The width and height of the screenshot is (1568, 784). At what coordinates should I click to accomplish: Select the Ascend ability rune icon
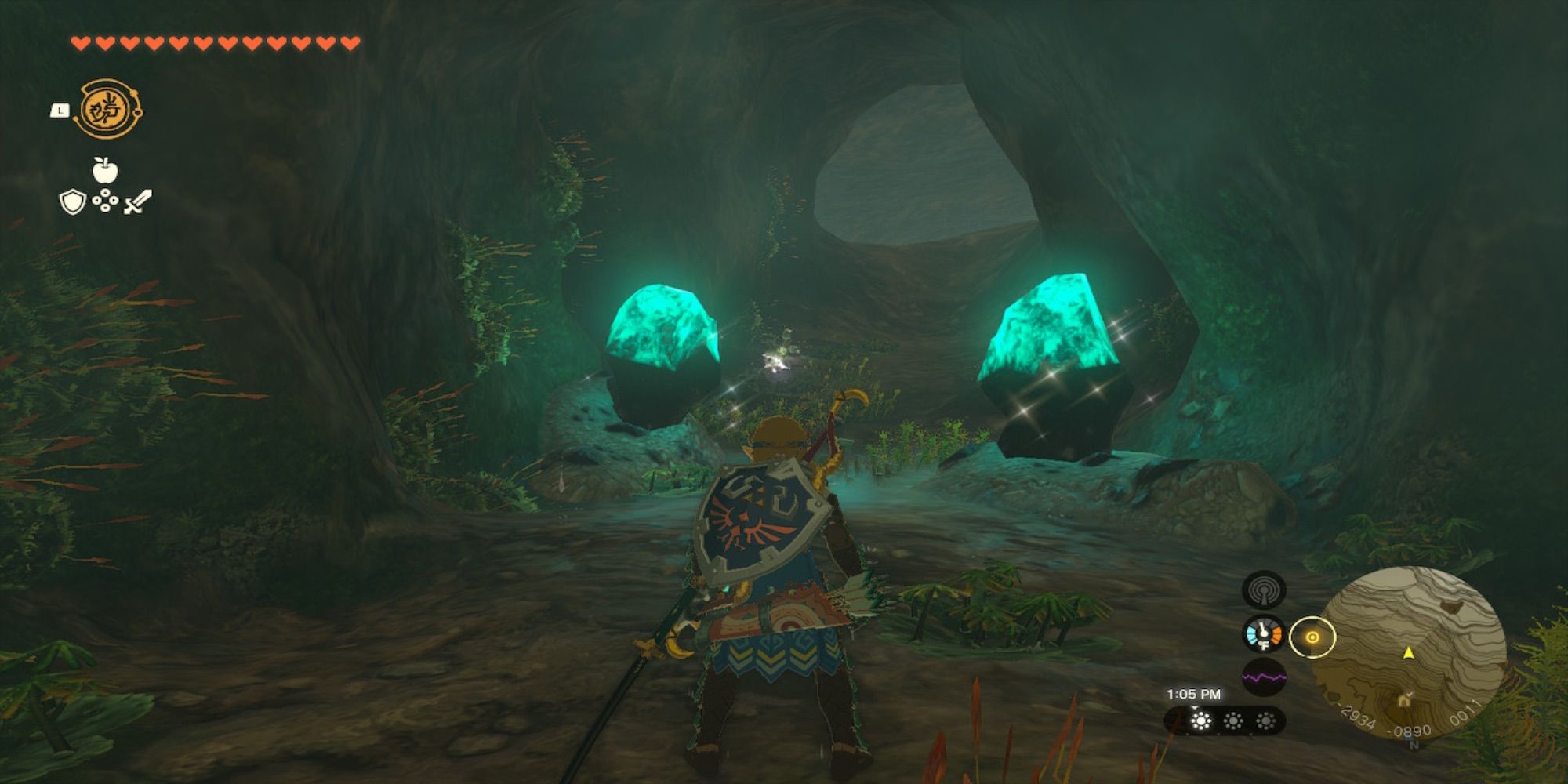tap(107, 110)
